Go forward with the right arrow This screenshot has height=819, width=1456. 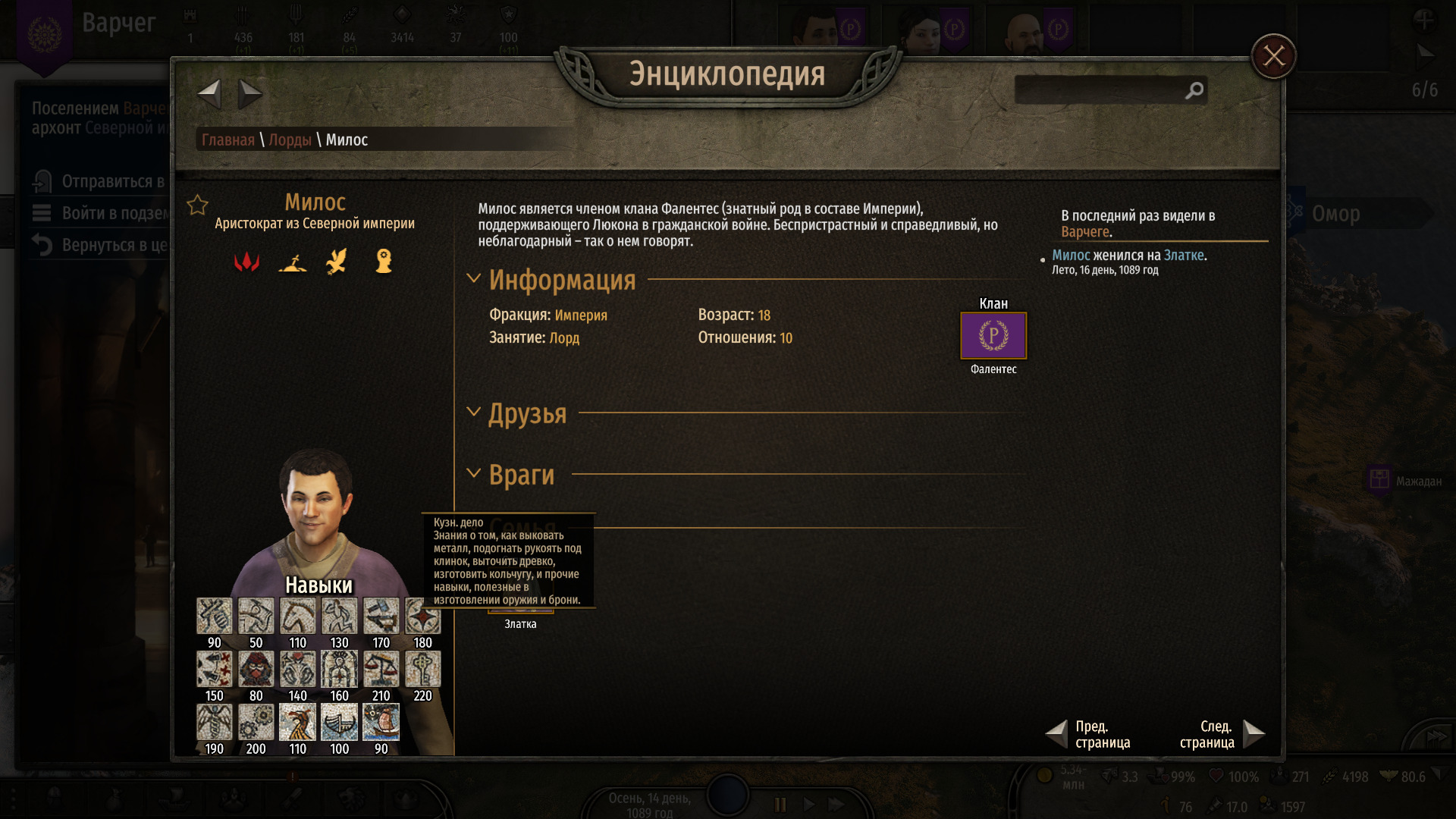pyautogui.click(x=249, y=94)
